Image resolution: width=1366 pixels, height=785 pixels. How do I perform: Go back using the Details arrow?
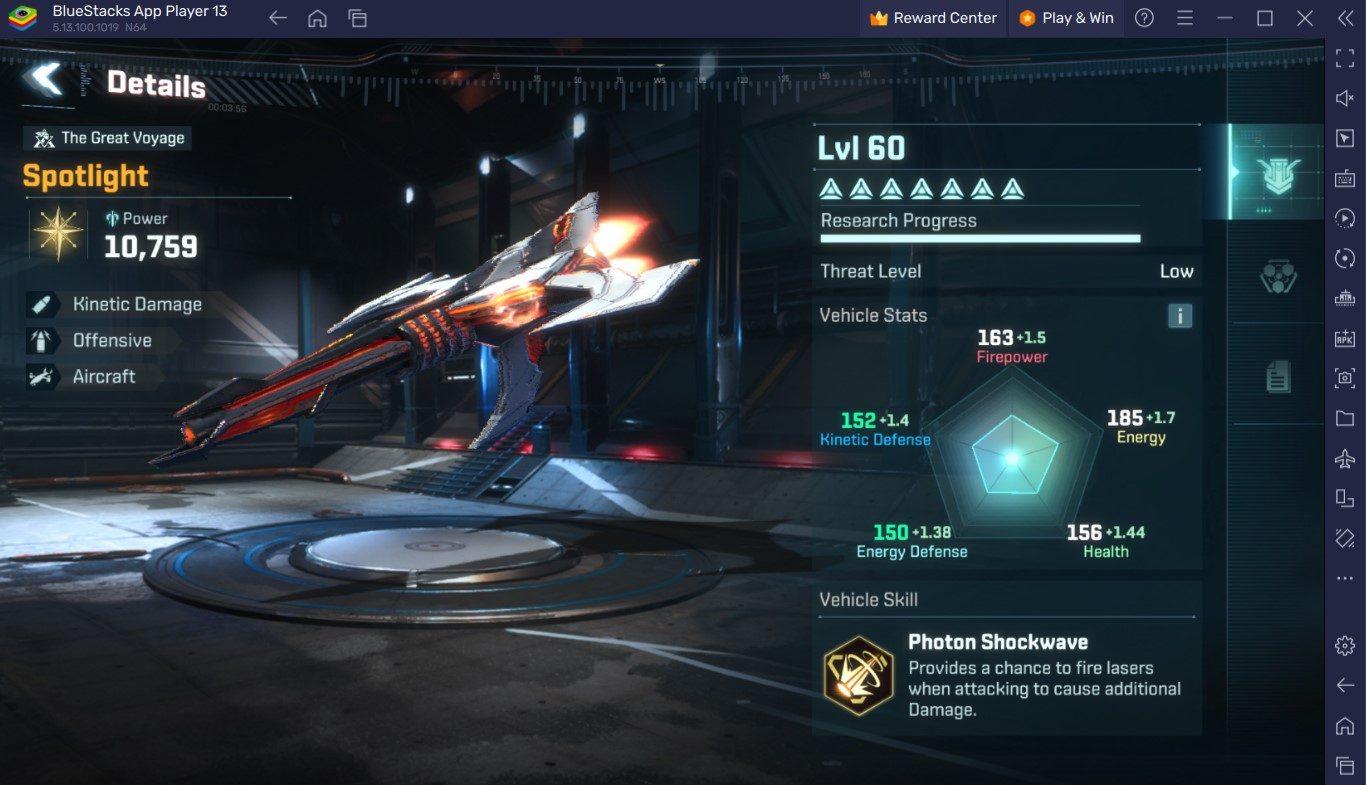point(43,79)
